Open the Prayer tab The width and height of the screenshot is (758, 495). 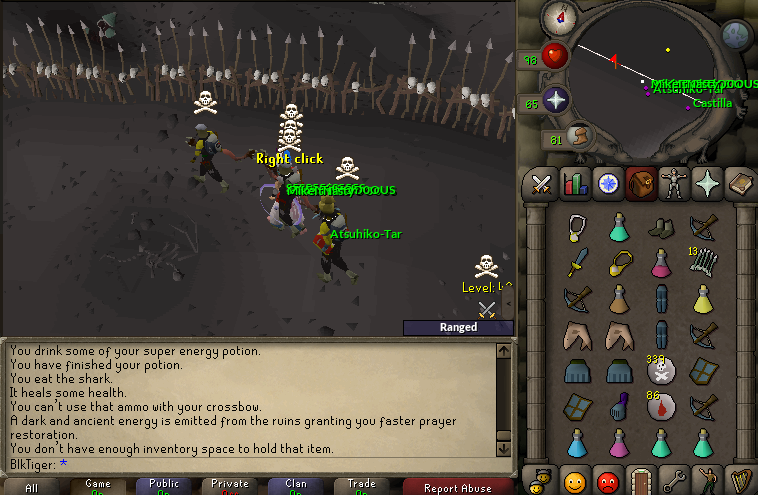point(707,184)
